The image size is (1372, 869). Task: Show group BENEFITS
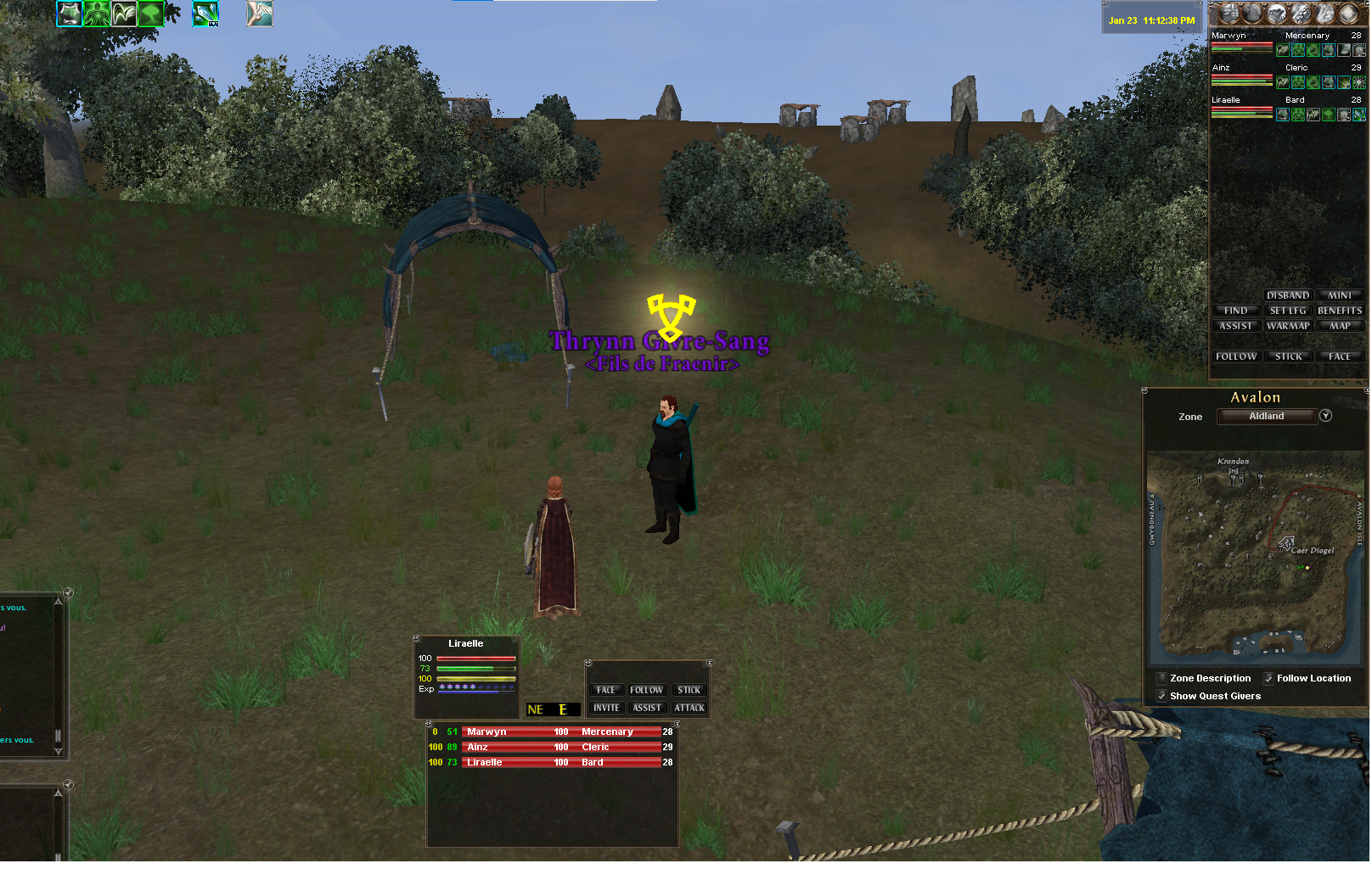1340,311
